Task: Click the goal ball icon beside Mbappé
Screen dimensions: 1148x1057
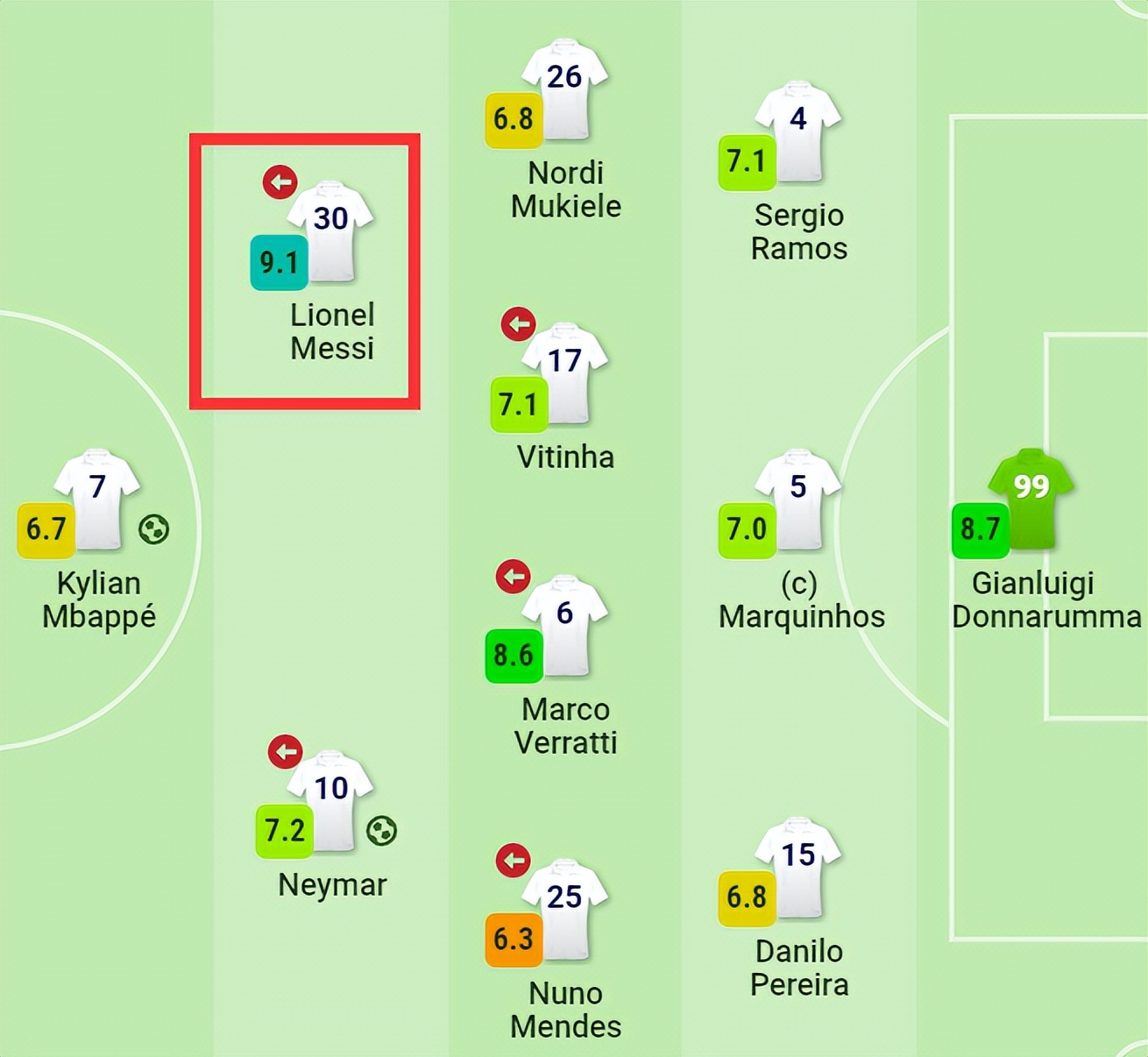Action: tap(153, 527)
